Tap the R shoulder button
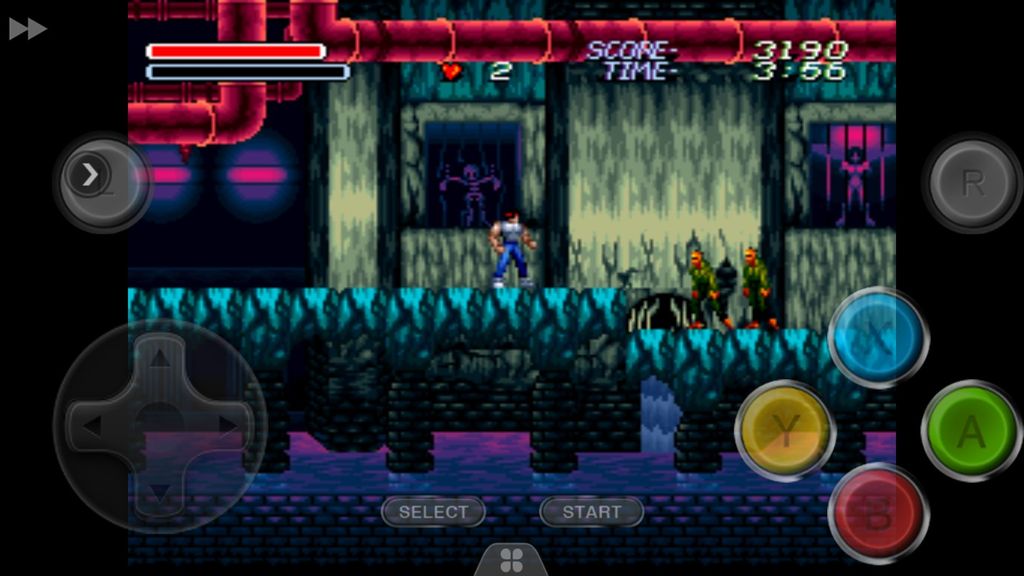1024x576 pixels. [971, 183]
